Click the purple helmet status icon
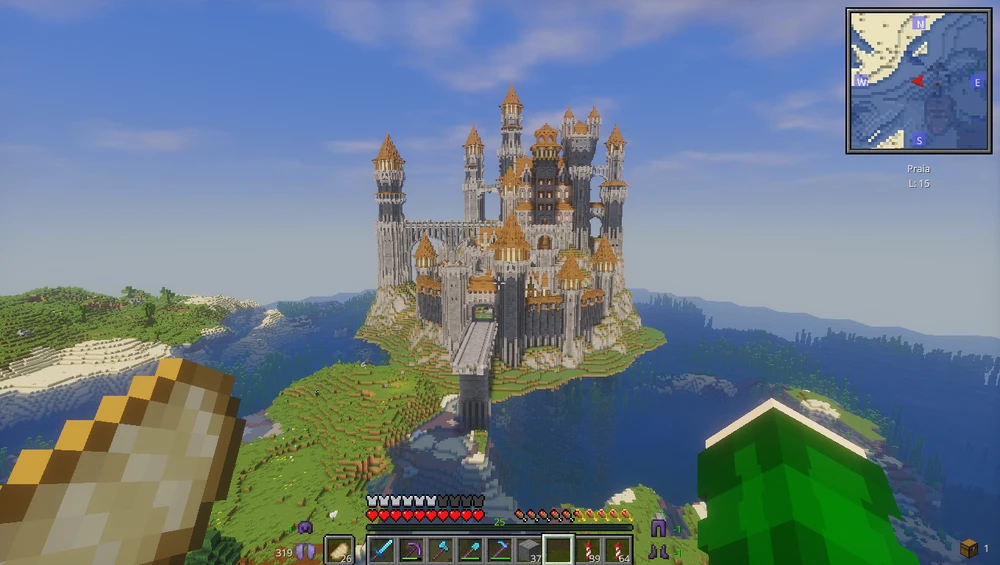This screenshot has height=565, width=1000. click(305, 527)
